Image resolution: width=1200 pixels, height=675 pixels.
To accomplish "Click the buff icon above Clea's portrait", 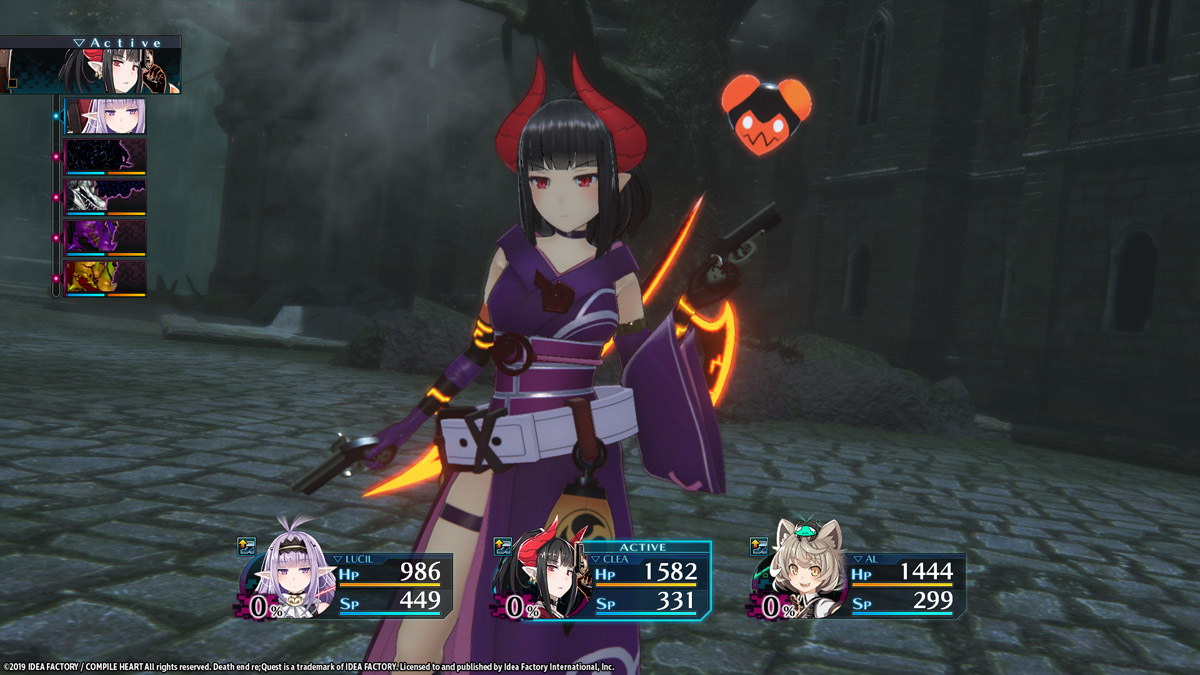I will (x=504, y=546).
